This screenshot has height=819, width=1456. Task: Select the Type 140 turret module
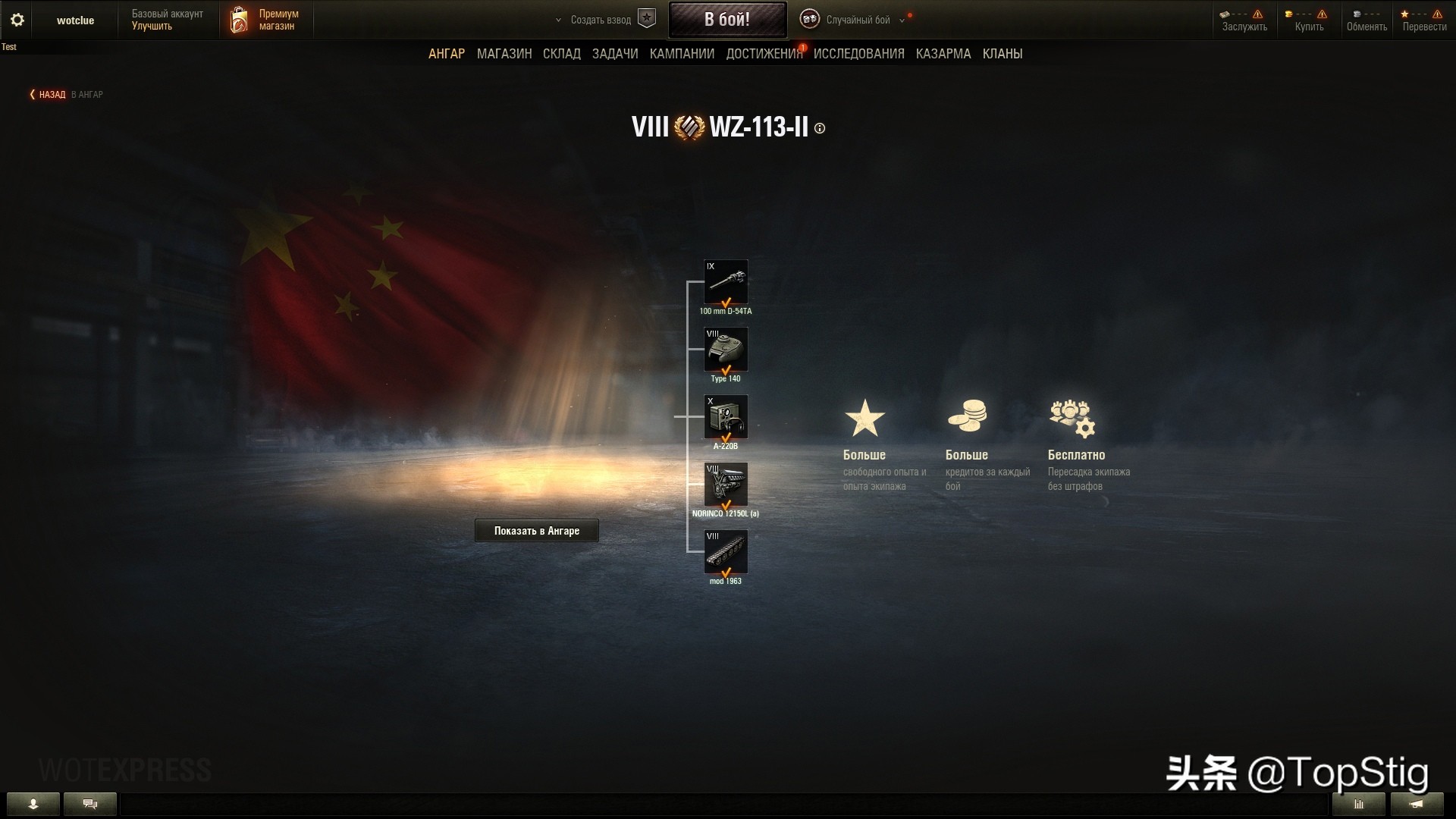click(x=726, y=350)
